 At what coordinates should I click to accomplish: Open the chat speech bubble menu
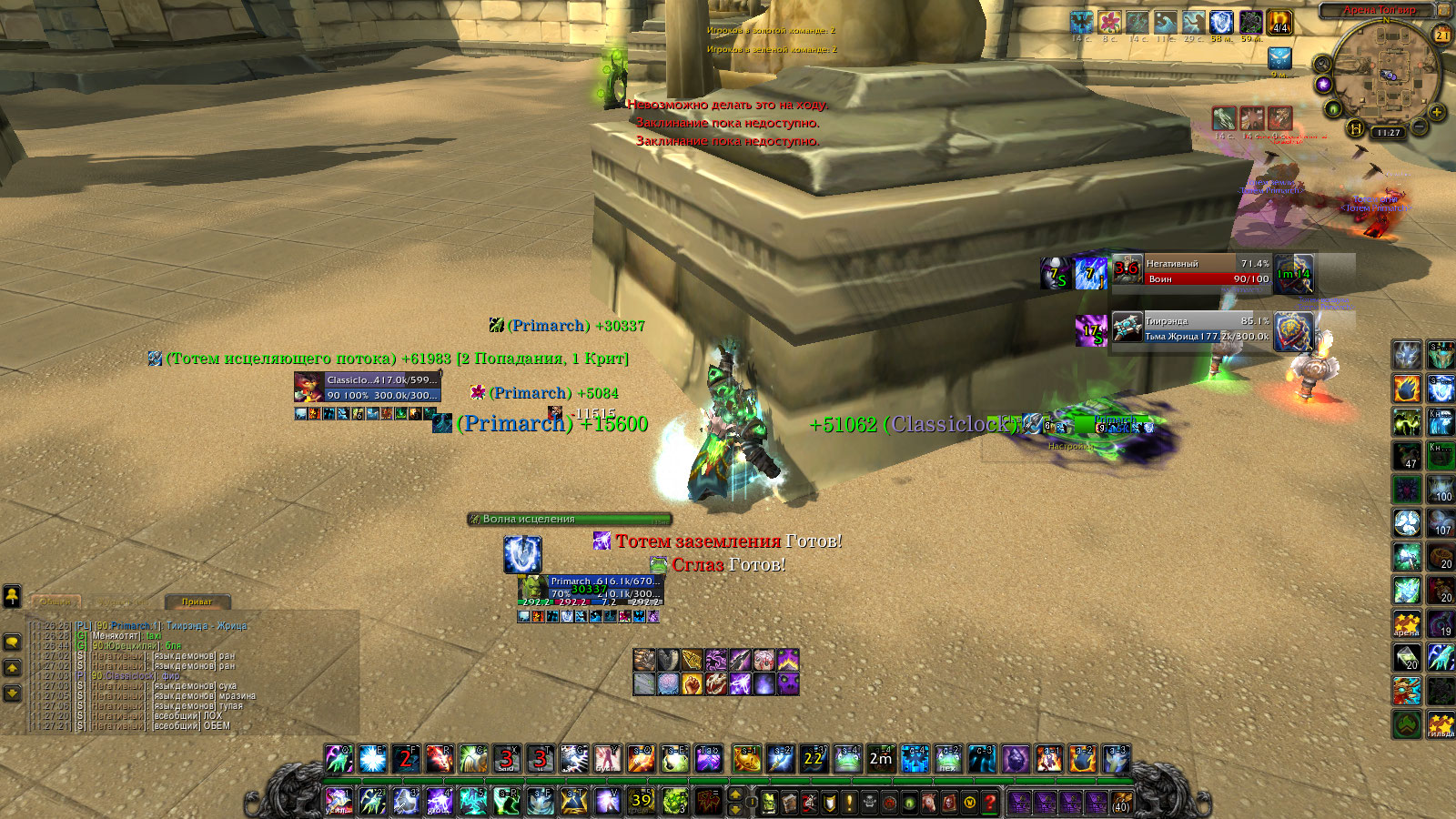[13, 642]
